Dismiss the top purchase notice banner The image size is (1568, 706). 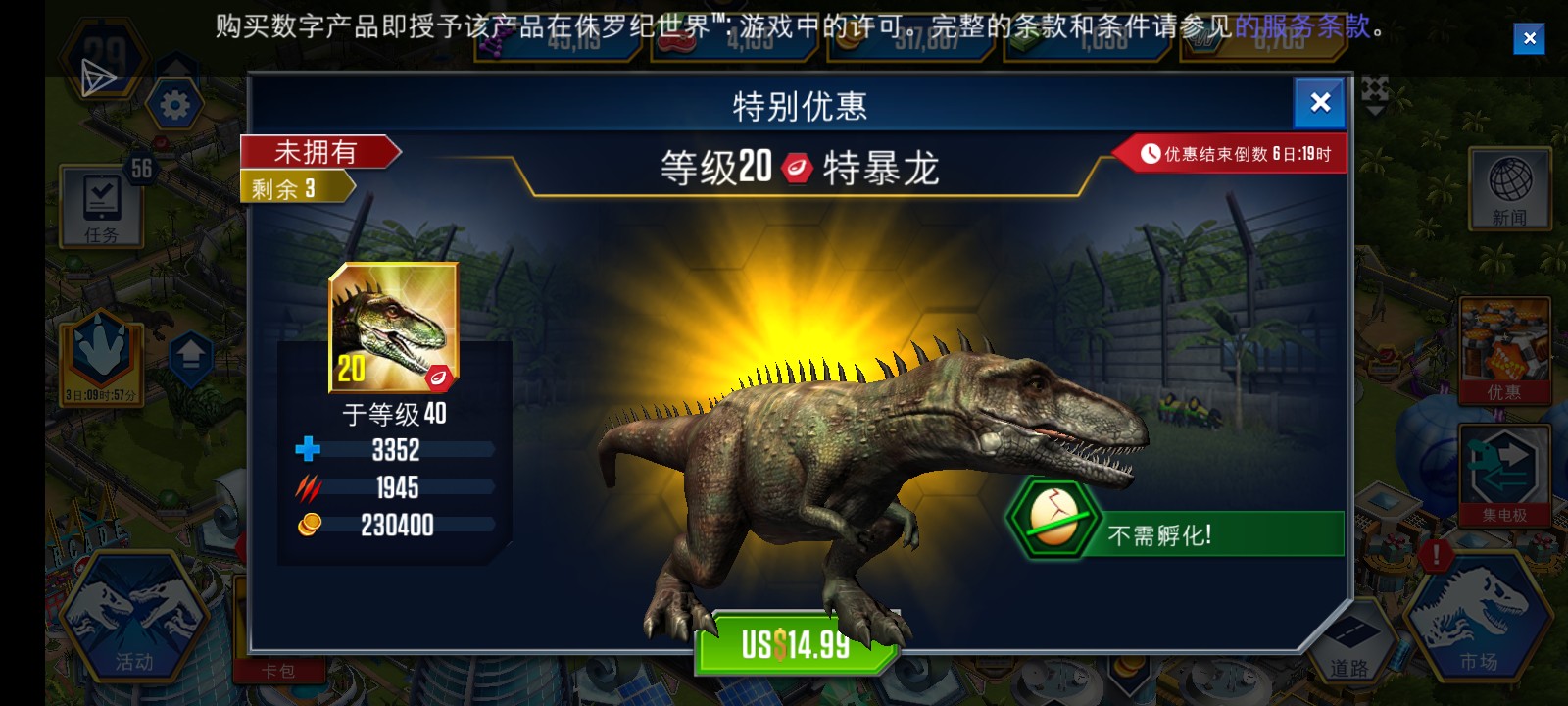(x=1530, y=38)
